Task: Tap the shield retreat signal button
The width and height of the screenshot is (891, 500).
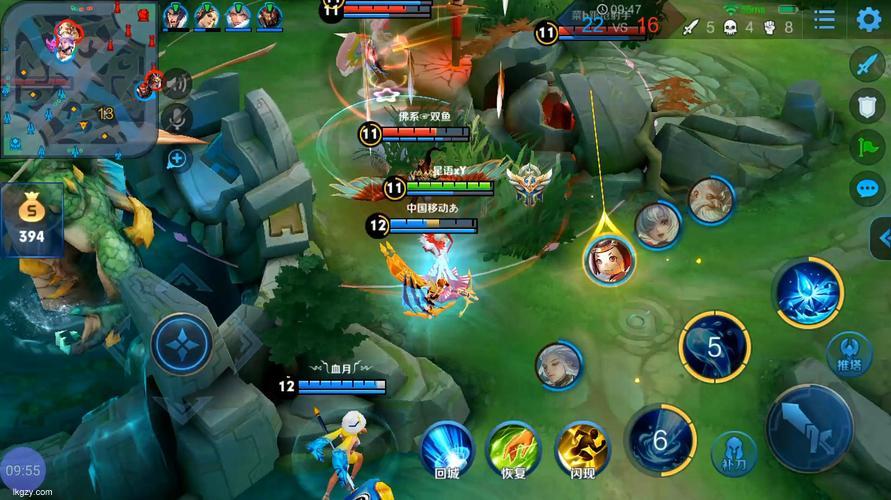Action: tap(867, 106)
